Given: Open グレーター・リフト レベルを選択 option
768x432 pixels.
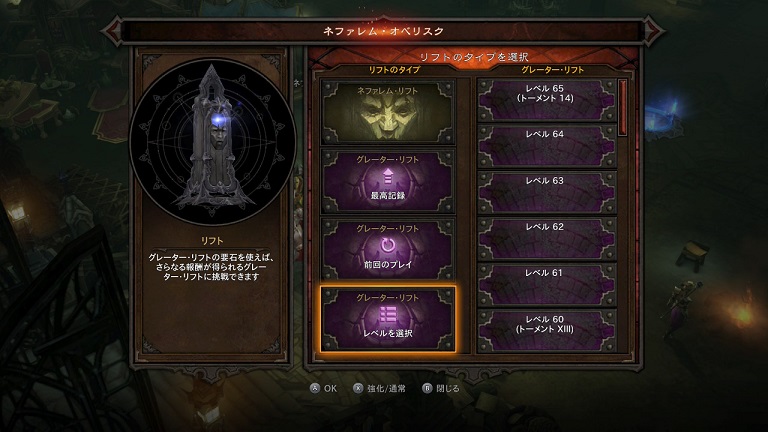Looking at the screenshot, I should 387,320.
